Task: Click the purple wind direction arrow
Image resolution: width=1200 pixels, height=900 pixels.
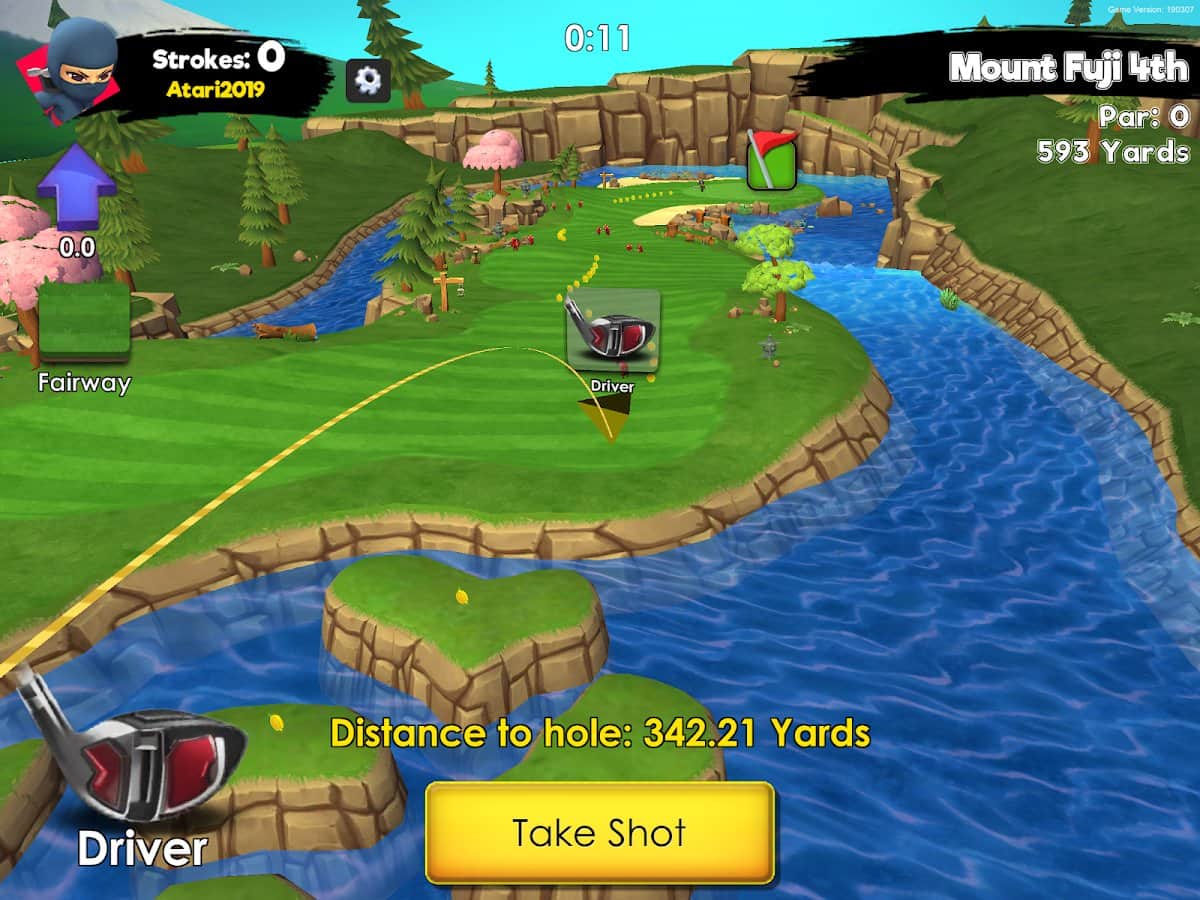Action: [77, 187]
